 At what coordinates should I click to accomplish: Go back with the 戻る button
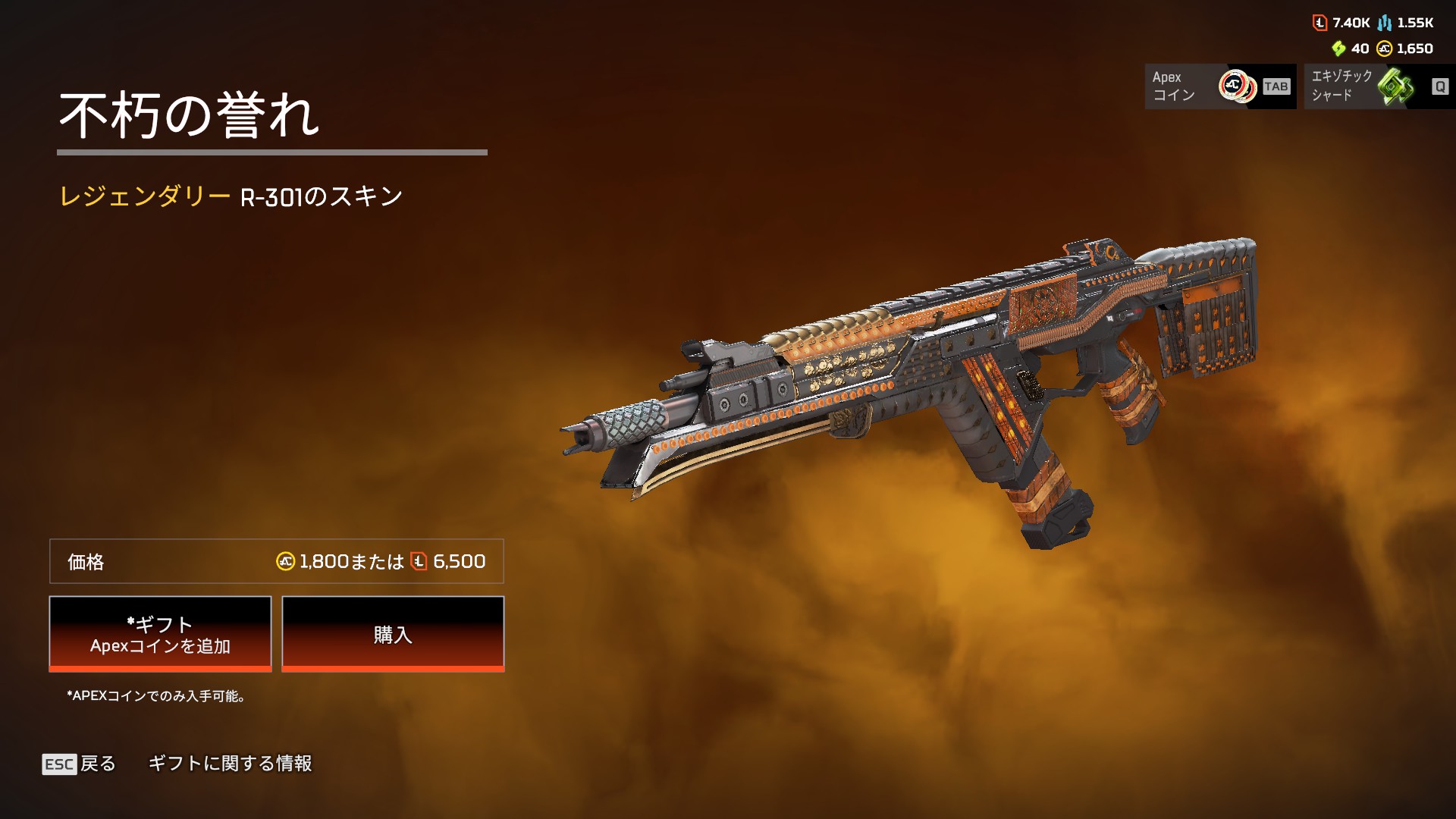pos(80,764)
